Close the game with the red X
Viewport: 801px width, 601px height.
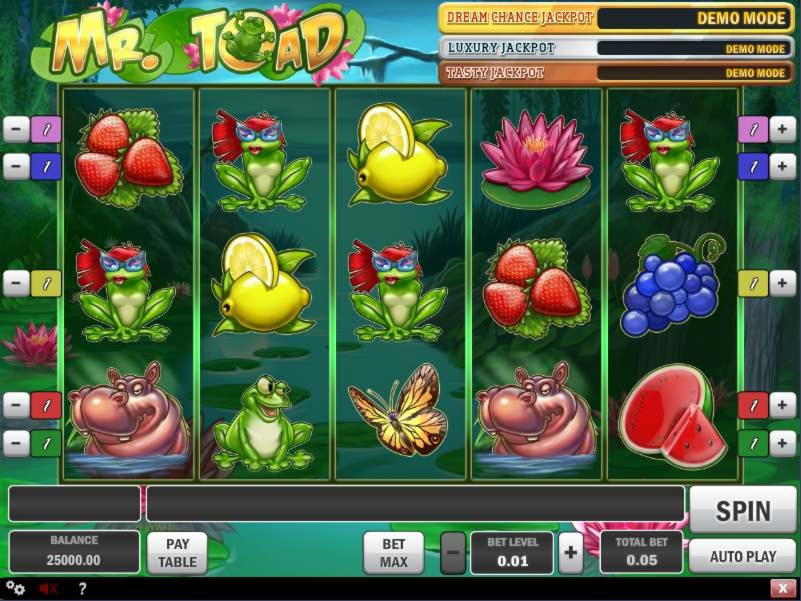(x=782, y=588)
